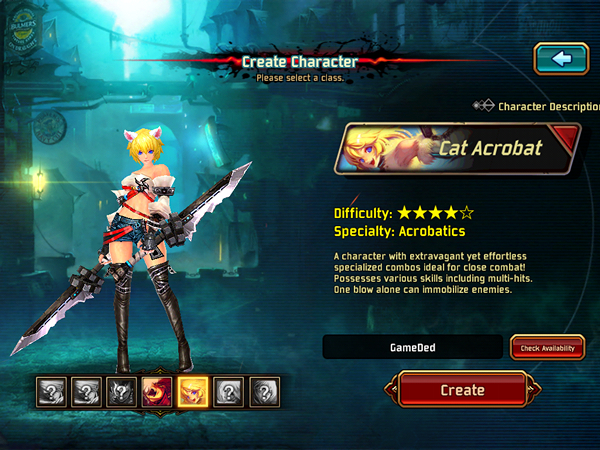Select the red beast class portrait

point(156,391)
